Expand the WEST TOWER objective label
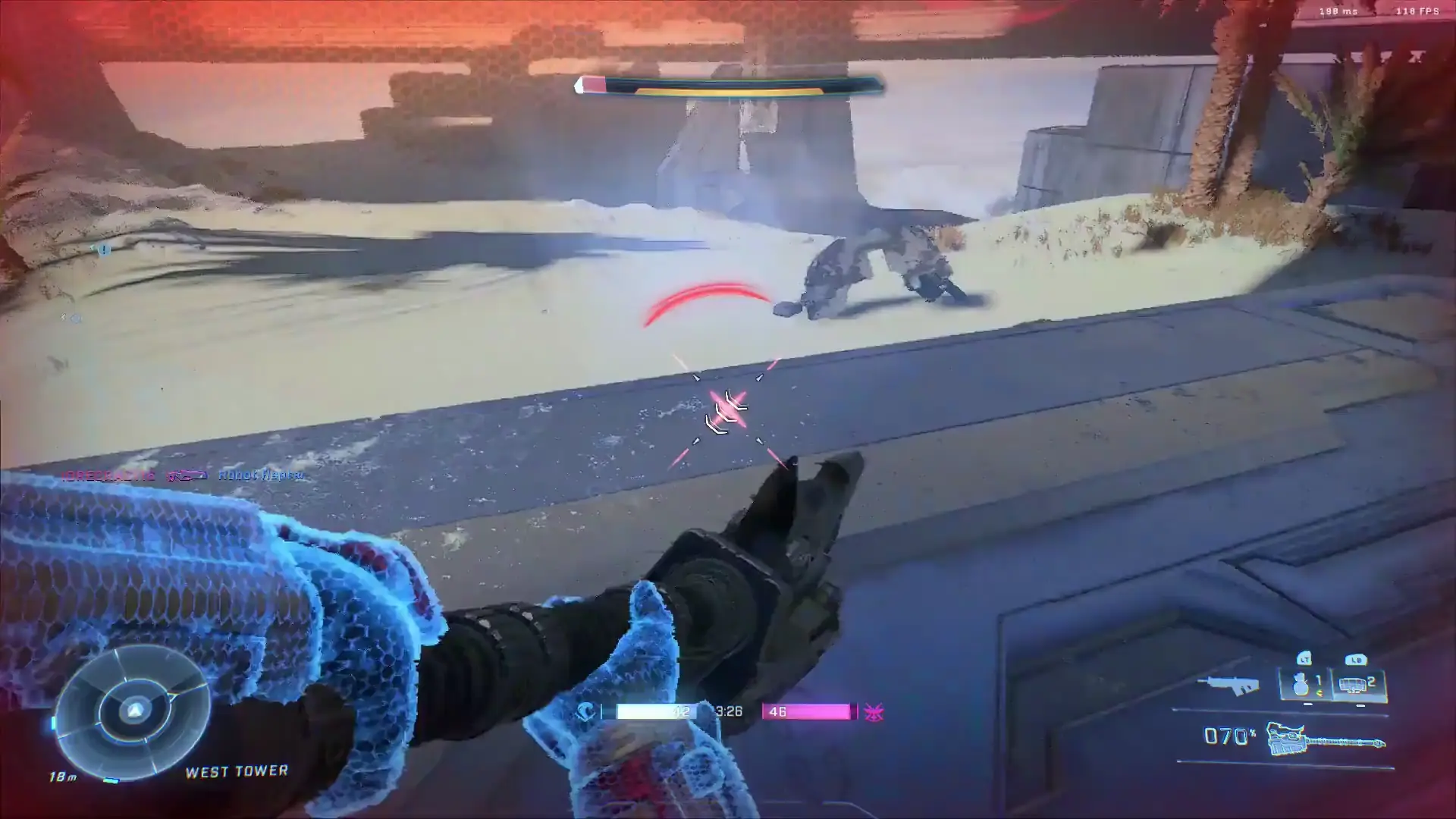 tap(236, 770)
